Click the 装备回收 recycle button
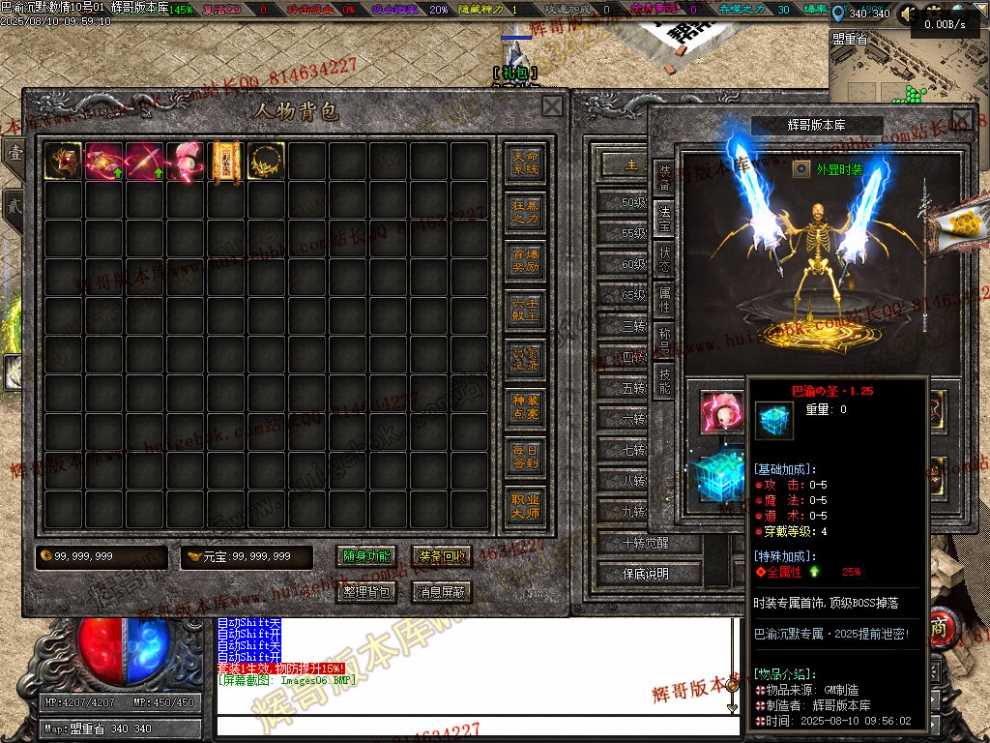 click(x=442, y=557)
